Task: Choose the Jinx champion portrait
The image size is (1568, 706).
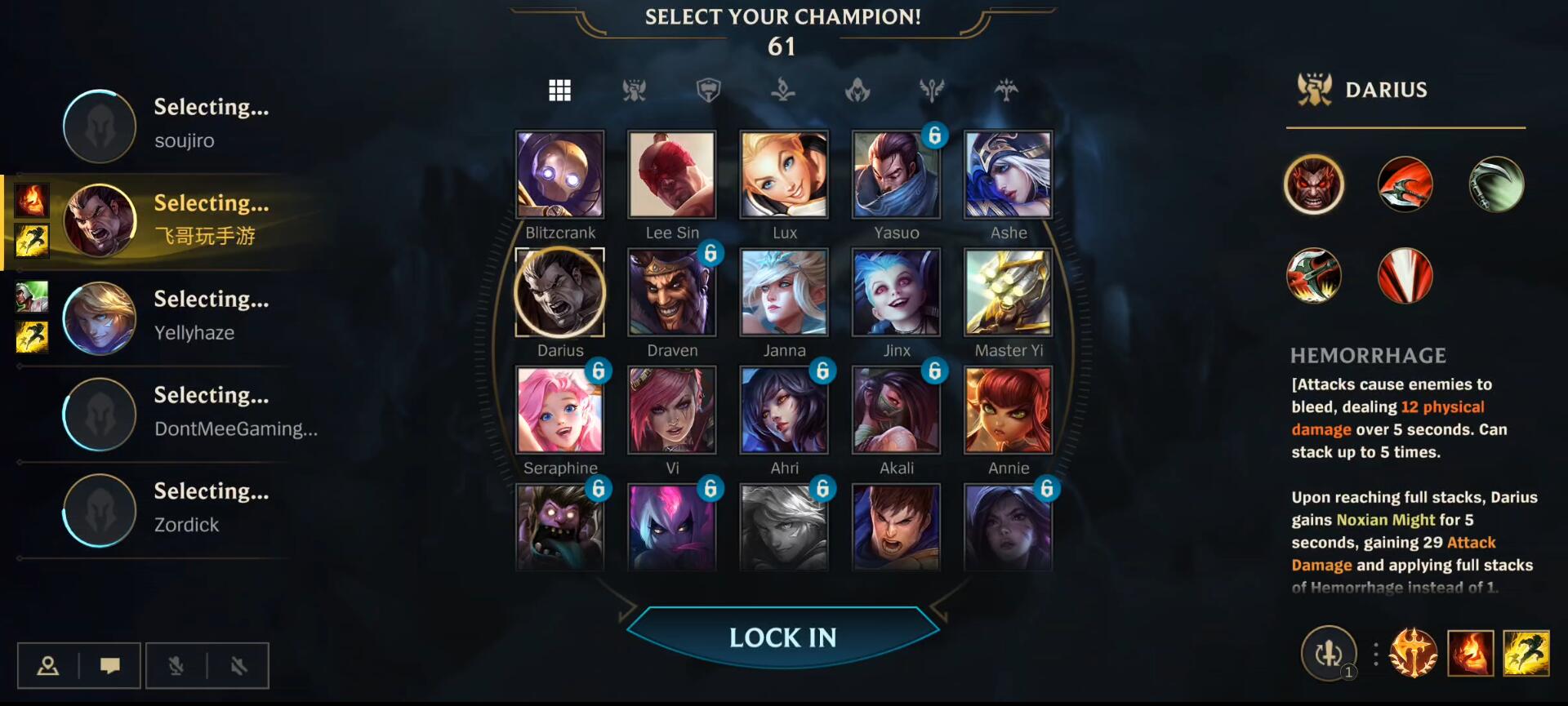Action: (896, 292)
